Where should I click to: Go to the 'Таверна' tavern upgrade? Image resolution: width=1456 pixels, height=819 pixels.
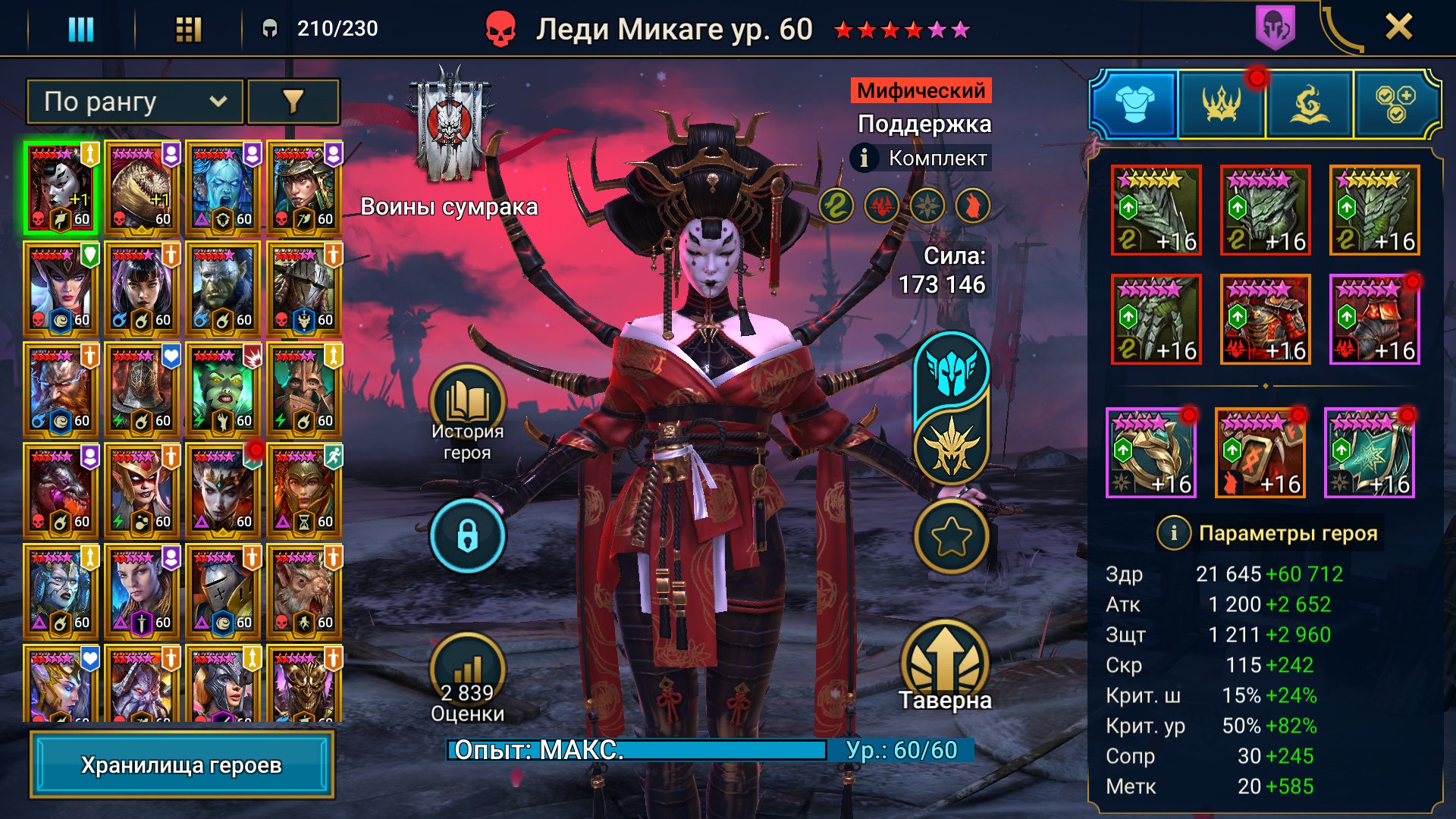(x=945, y=664)
